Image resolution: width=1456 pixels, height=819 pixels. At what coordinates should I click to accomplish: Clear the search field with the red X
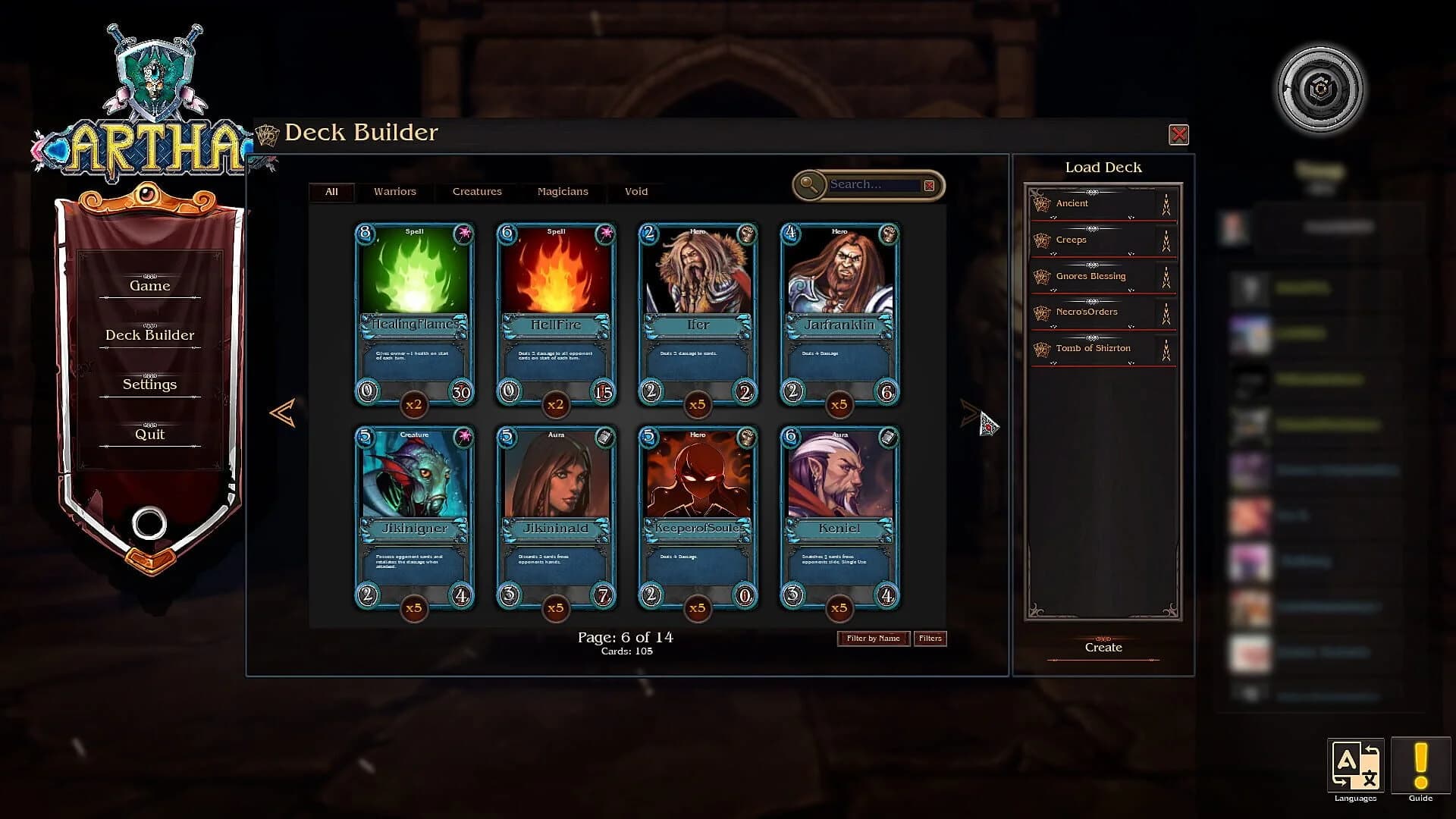[929, 184]
